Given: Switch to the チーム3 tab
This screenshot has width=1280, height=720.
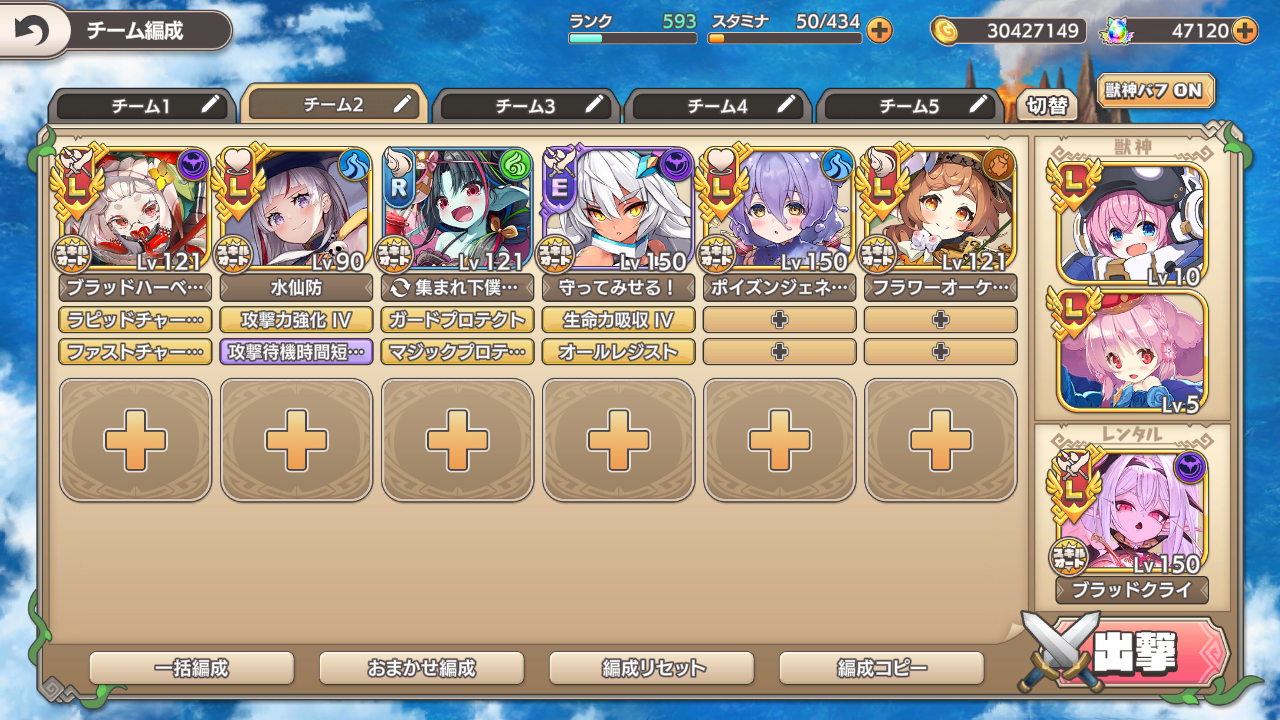Looking at the screenshot, I should click(x=526, y=106).
